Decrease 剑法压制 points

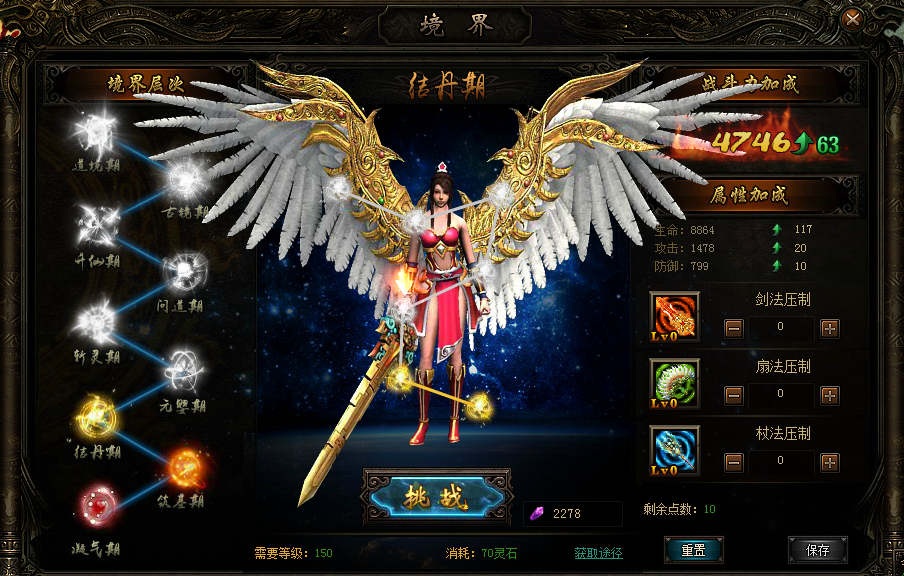pyautogui.click(x=734, y=328)
